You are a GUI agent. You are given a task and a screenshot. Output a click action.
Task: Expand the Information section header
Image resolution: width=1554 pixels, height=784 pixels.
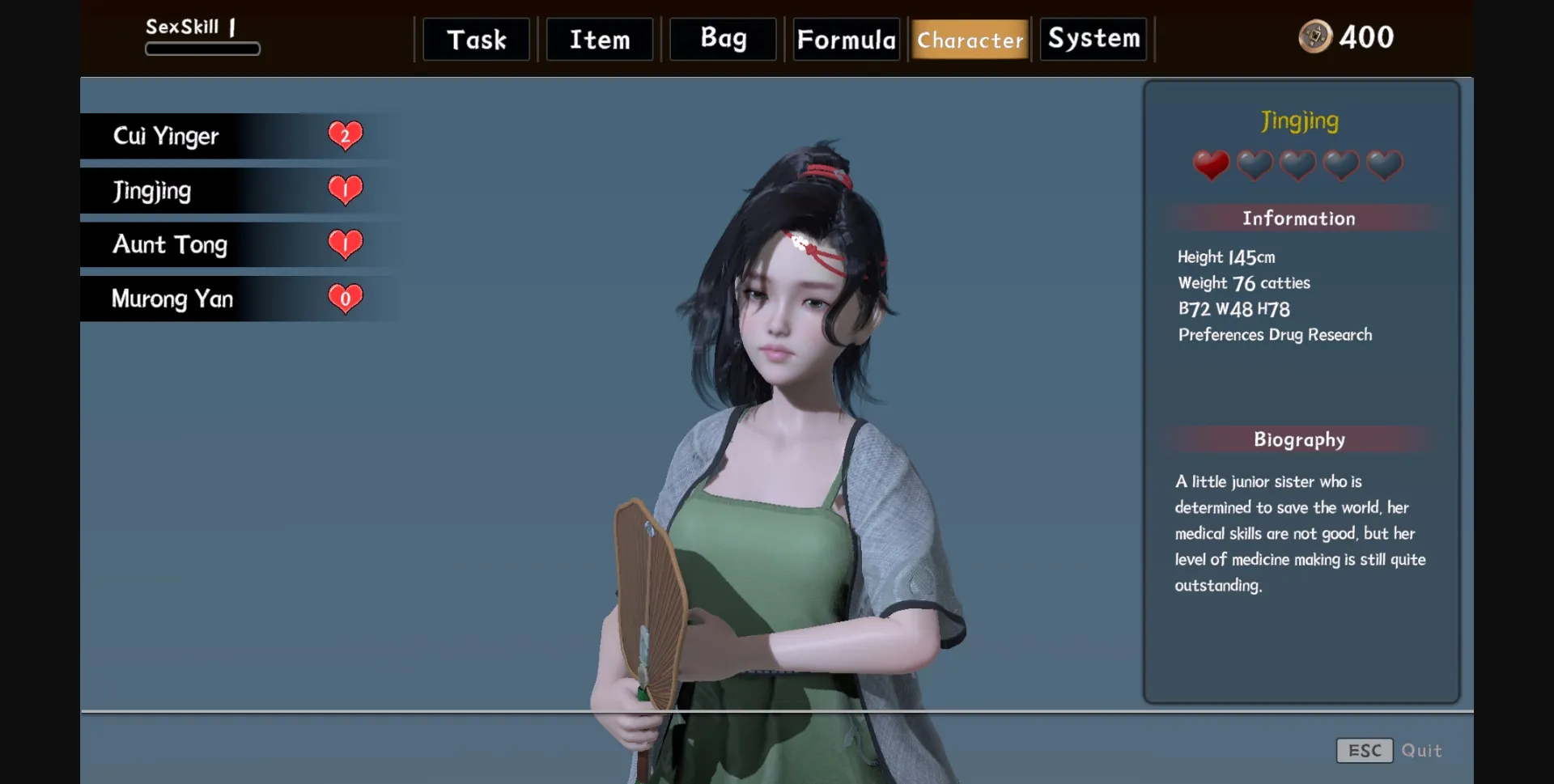1297,218
